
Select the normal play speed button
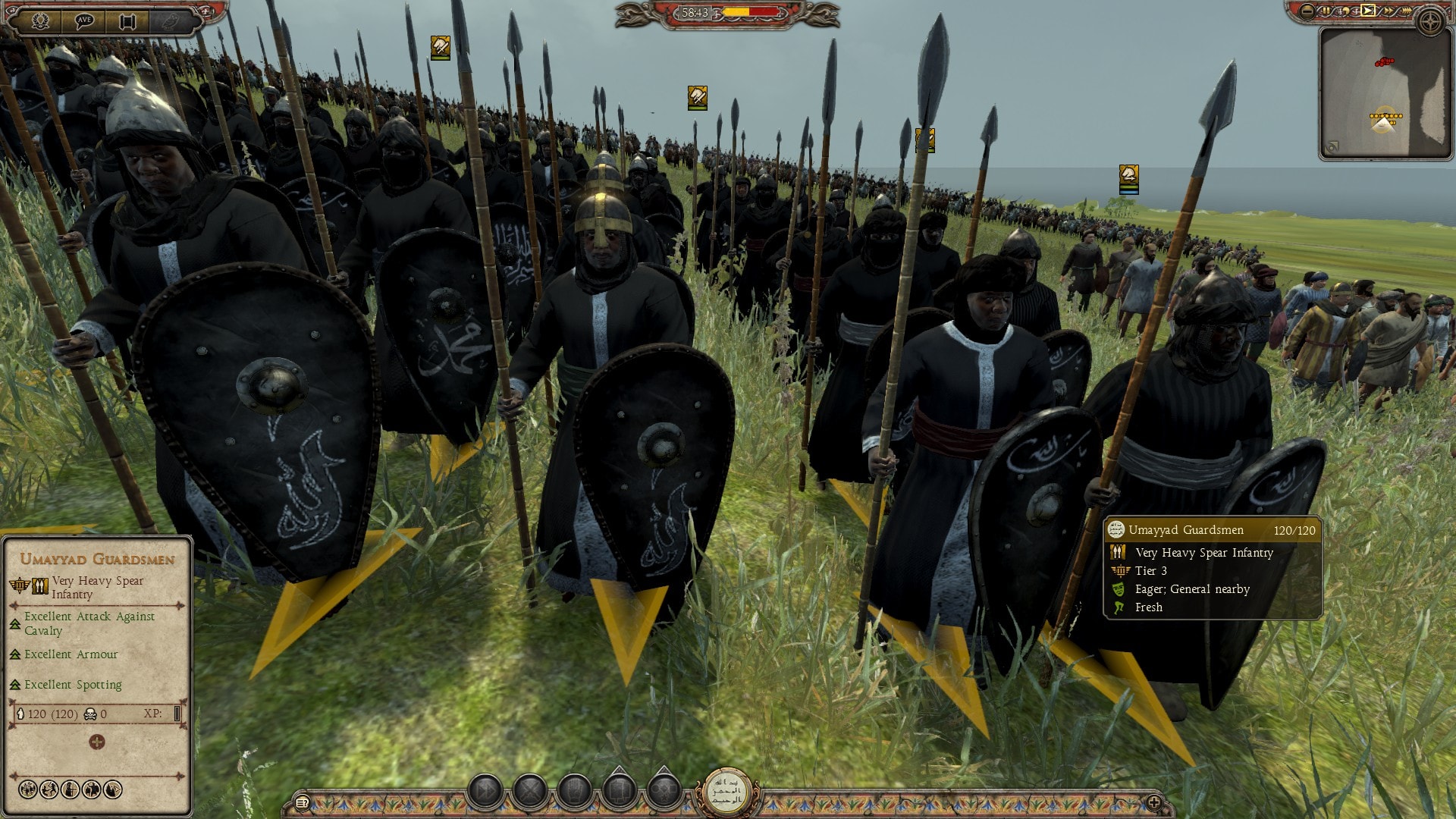(x=1367, y=11)
